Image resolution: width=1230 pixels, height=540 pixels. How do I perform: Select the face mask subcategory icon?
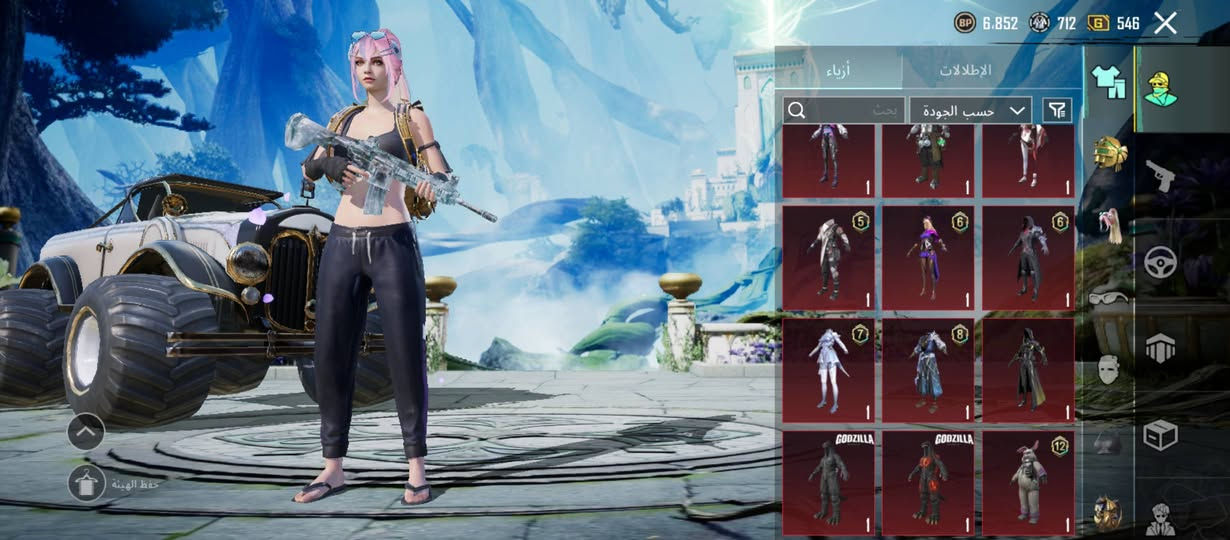coord(1107,369)
